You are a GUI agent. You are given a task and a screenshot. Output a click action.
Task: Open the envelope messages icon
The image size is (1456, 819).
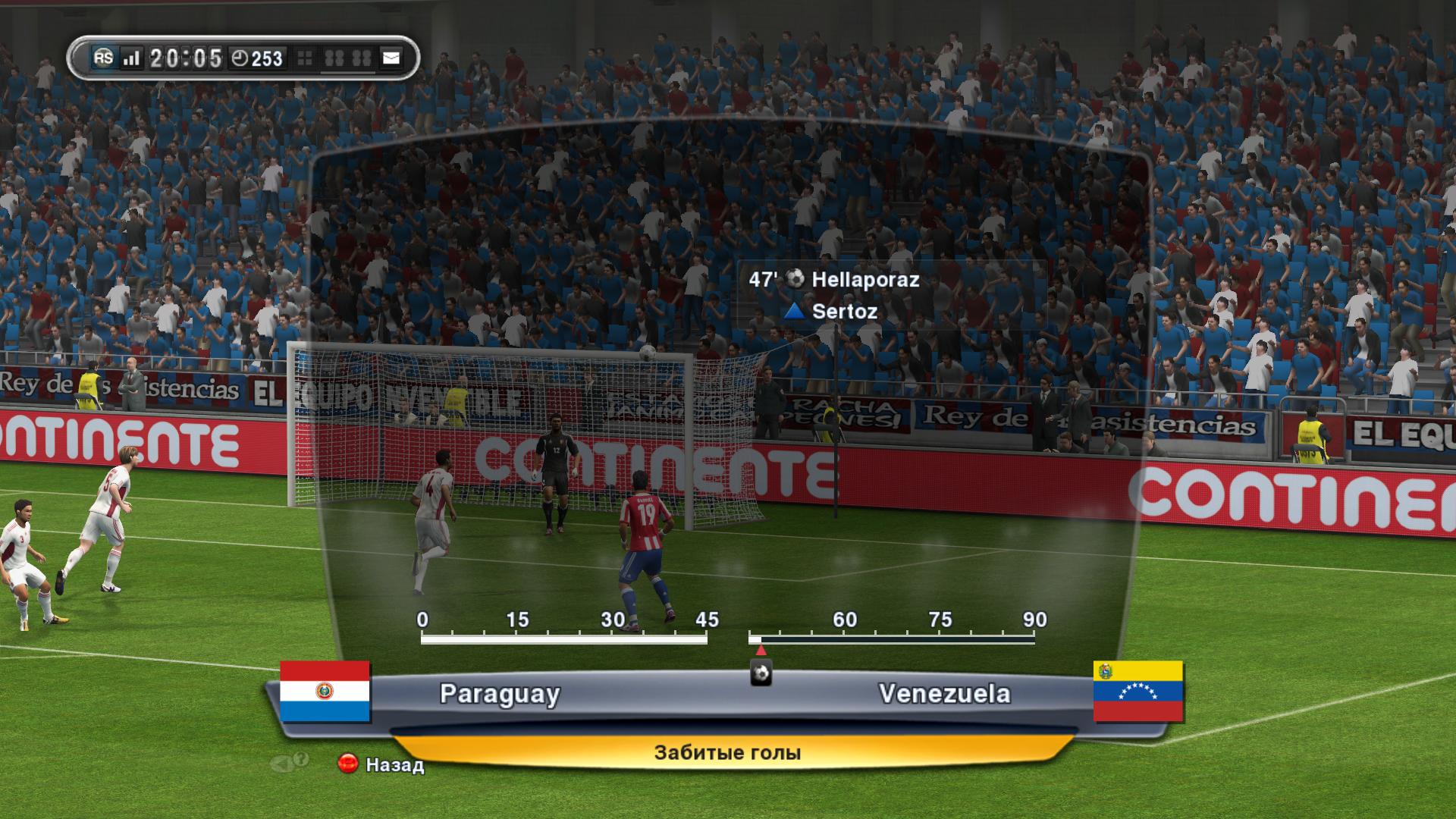coord(391,58)
